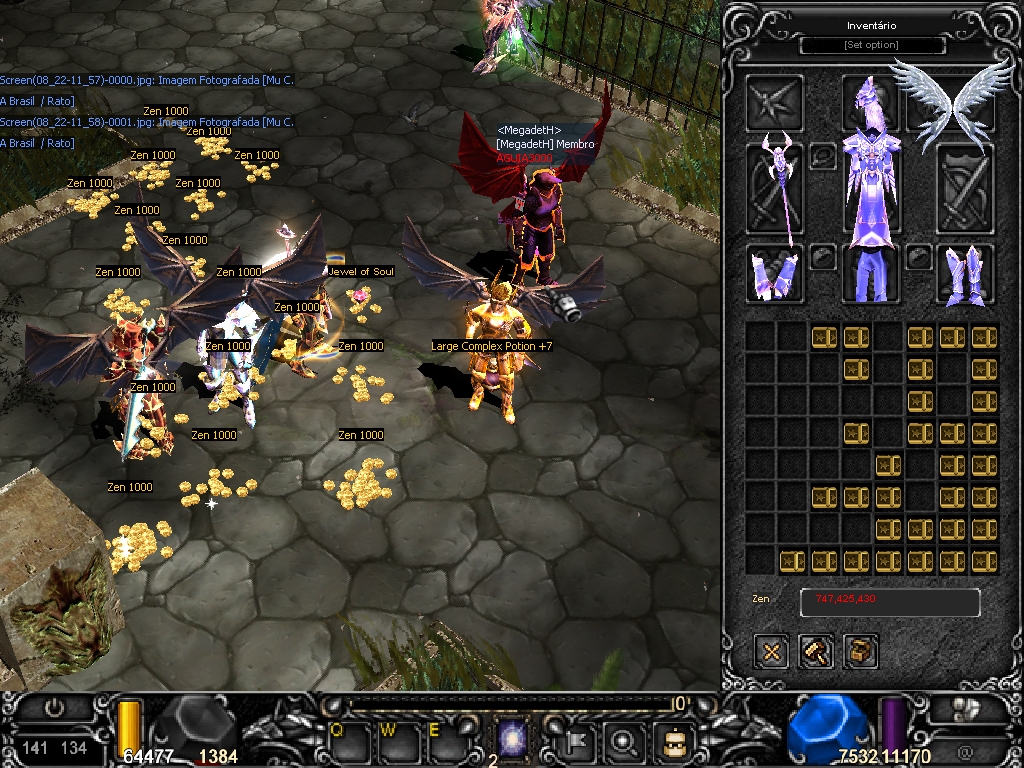Close the inventory with the X button
Viewport: 1024px width, 768px height.
coord(771,652)
